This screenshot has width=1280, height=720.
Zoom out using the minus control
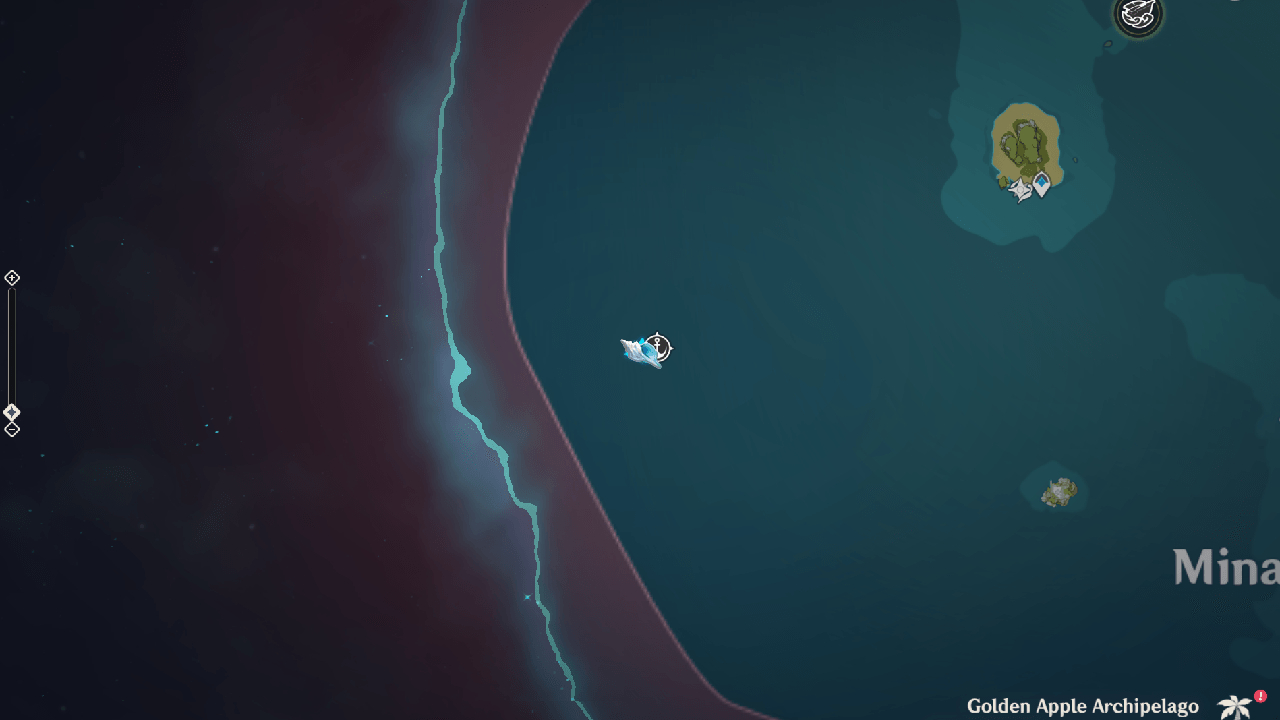point(13,428)
